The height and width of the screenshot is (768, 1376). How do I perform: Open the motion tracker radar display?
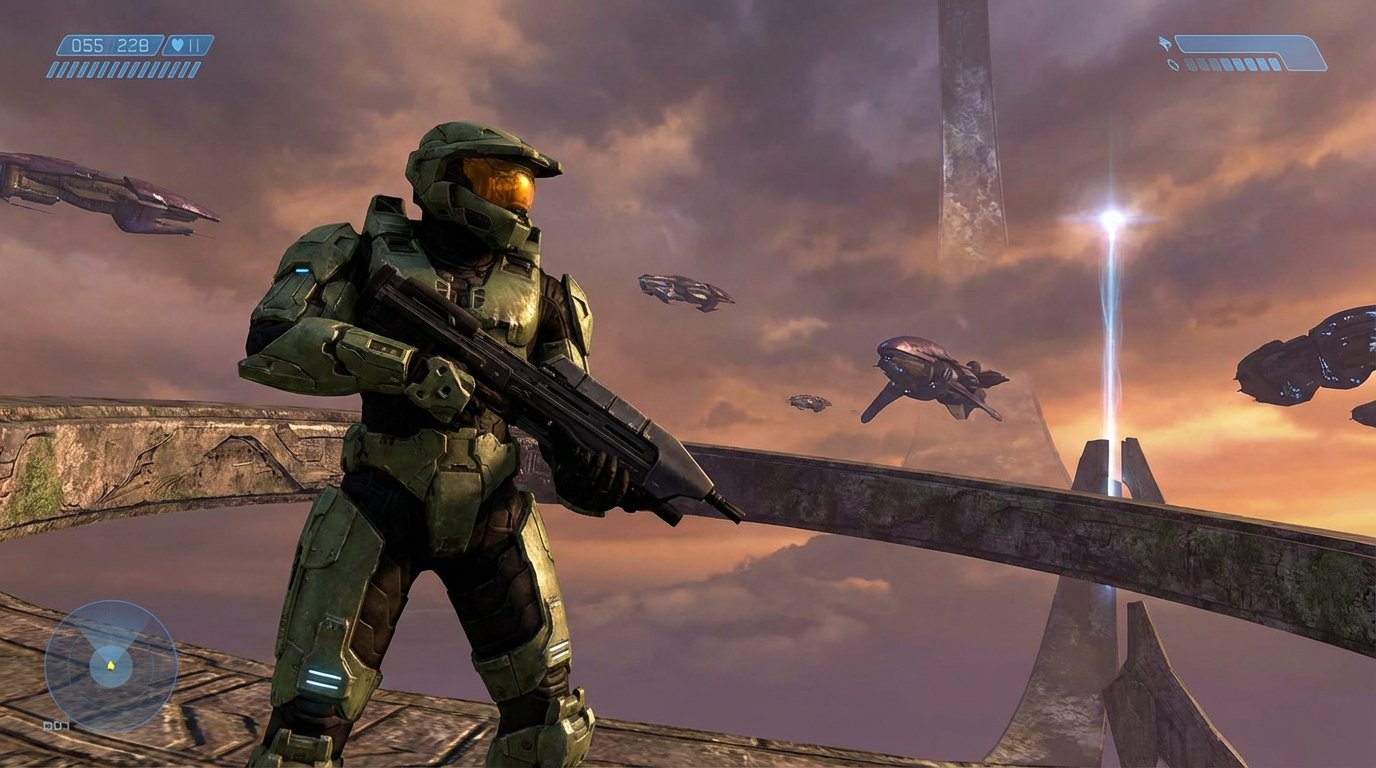click(x=110, y=665)
